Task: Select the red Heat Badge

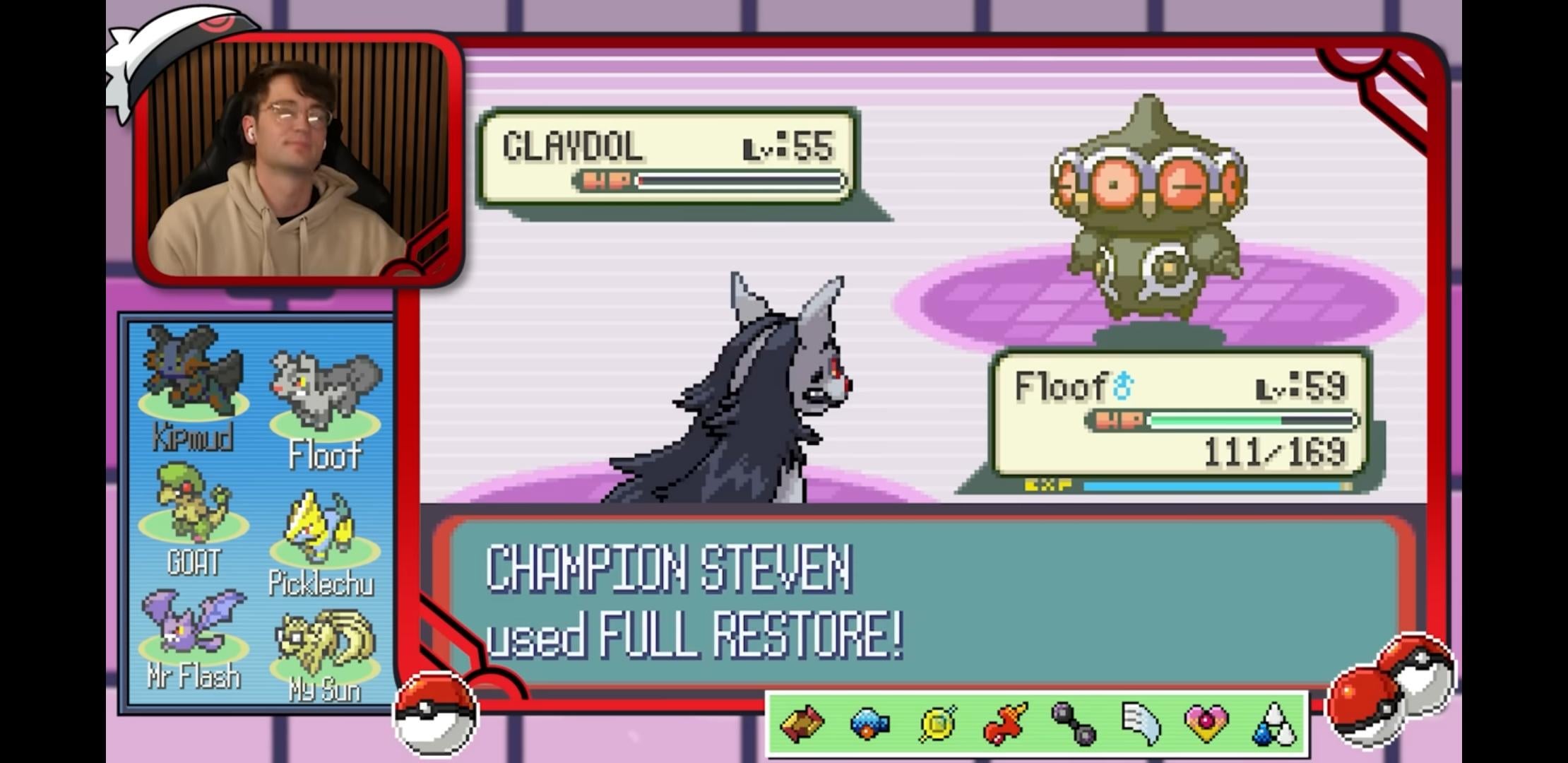Action: coord(1004,723)
